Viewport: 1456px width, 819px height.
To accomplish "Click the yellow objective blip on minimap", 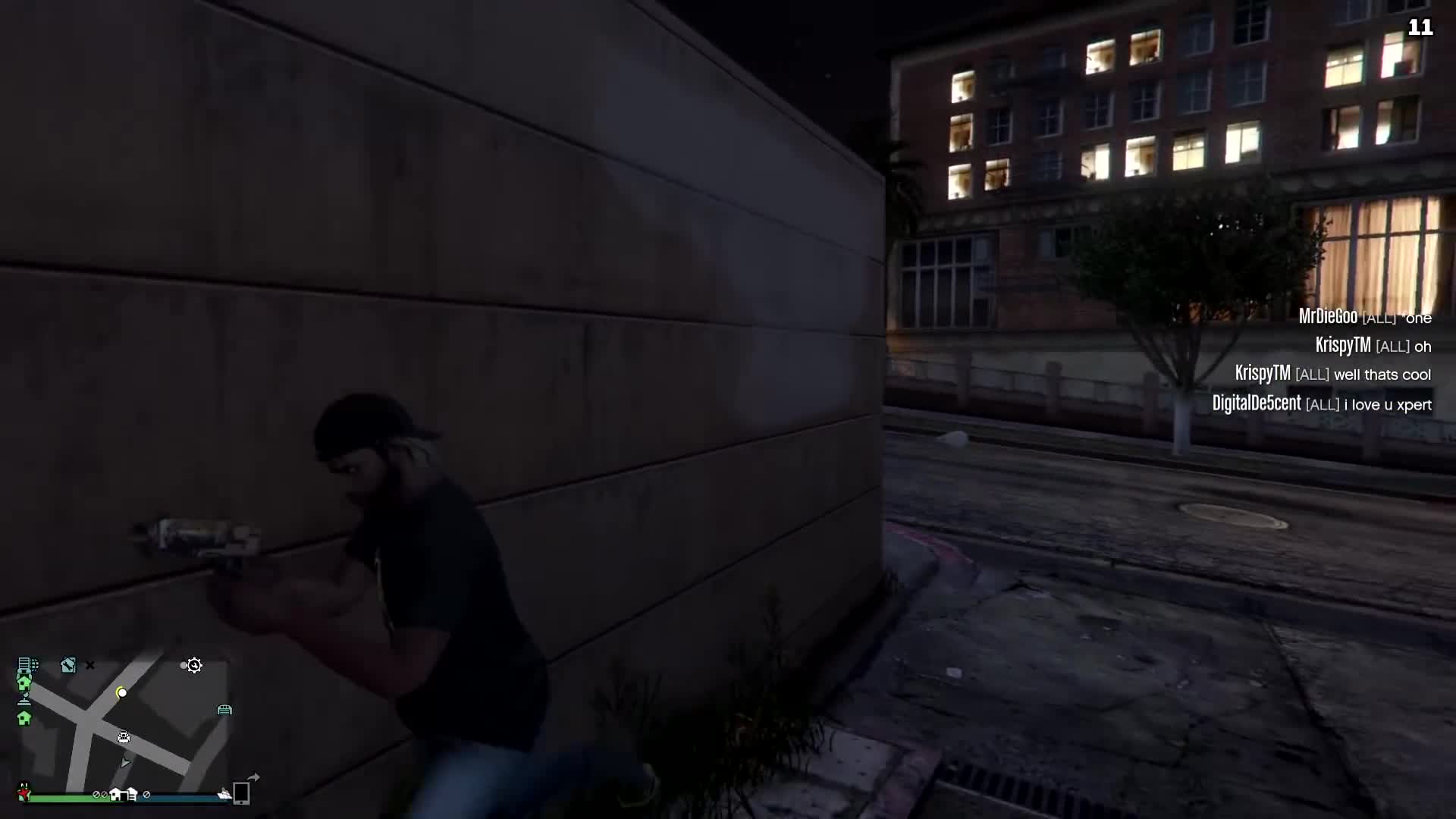I will tap(121, 693).
